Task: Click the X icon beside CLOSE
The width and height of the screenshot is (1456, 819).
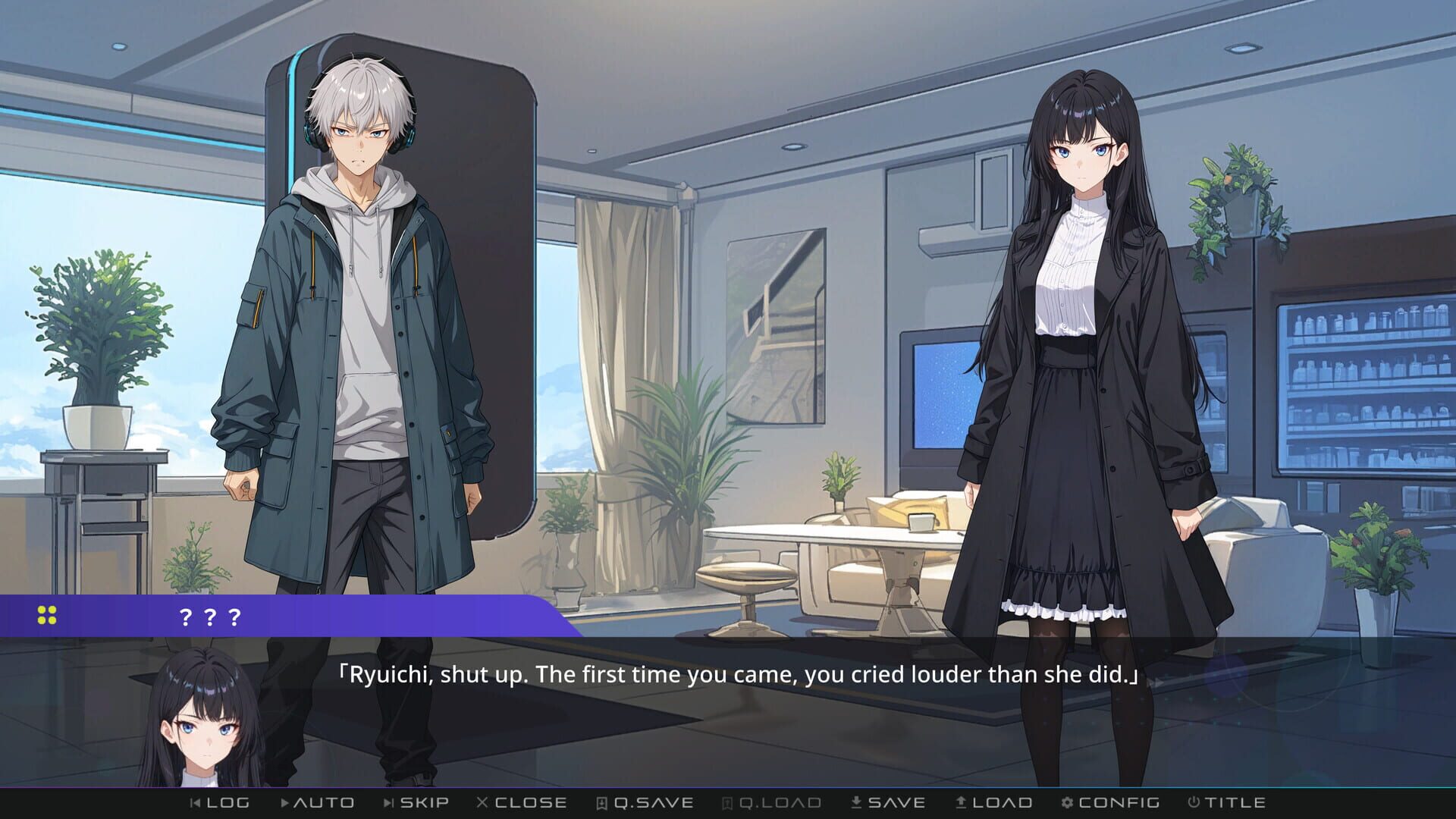Action: pos(482,803)
